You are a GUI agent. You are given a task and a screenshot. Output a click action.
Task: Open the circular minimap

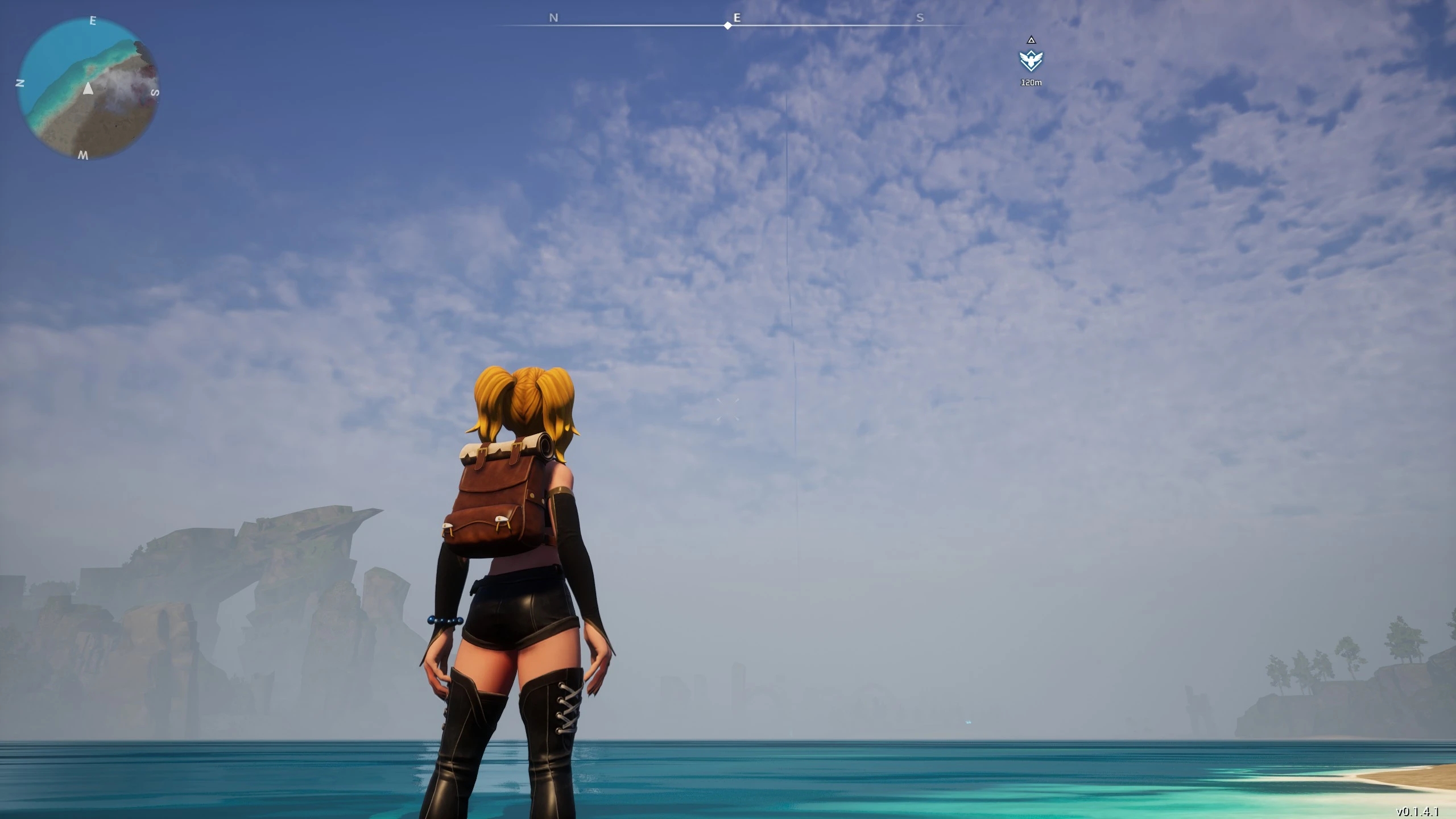88,88
